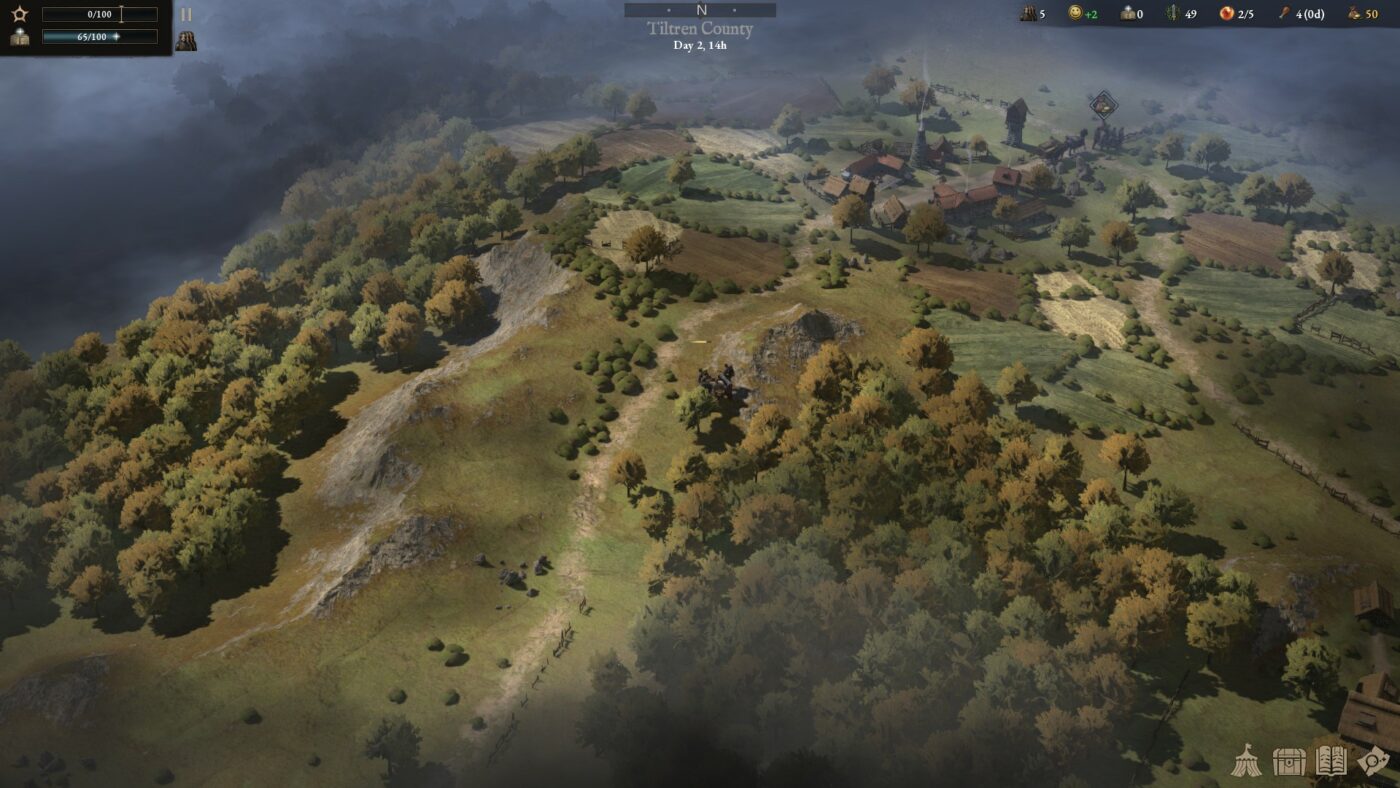Open the world map with magnifying glass
Viewport: 1400px width, 788px height.
(1373, 762)
